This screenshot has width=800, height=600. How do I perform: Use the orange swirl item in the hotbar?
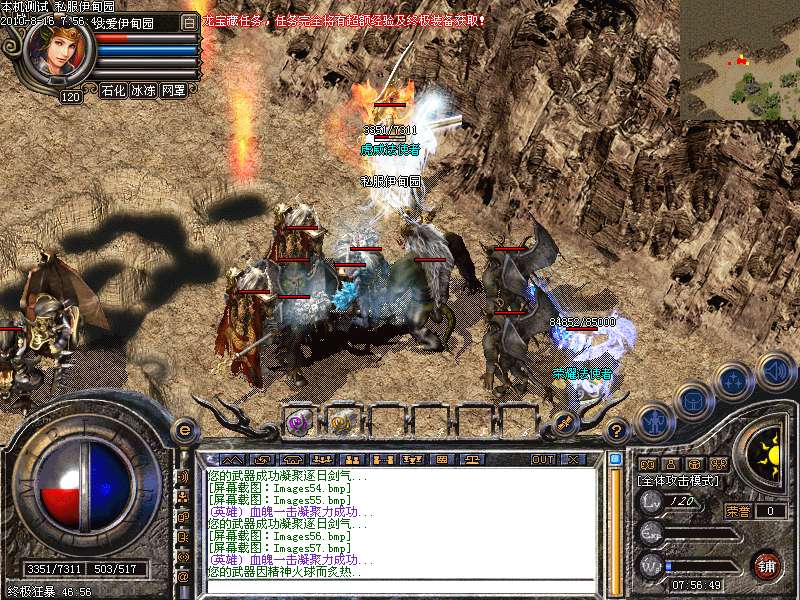point(341,423)
